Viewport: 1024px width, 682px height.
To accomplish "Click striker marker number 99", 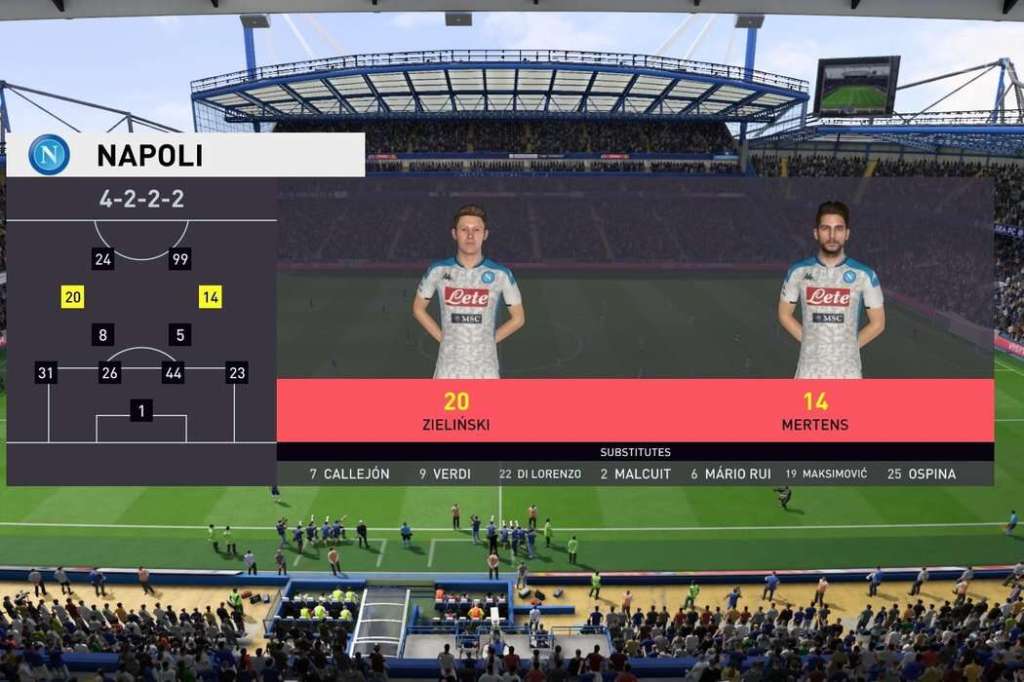I will click(x=180, y=259).
